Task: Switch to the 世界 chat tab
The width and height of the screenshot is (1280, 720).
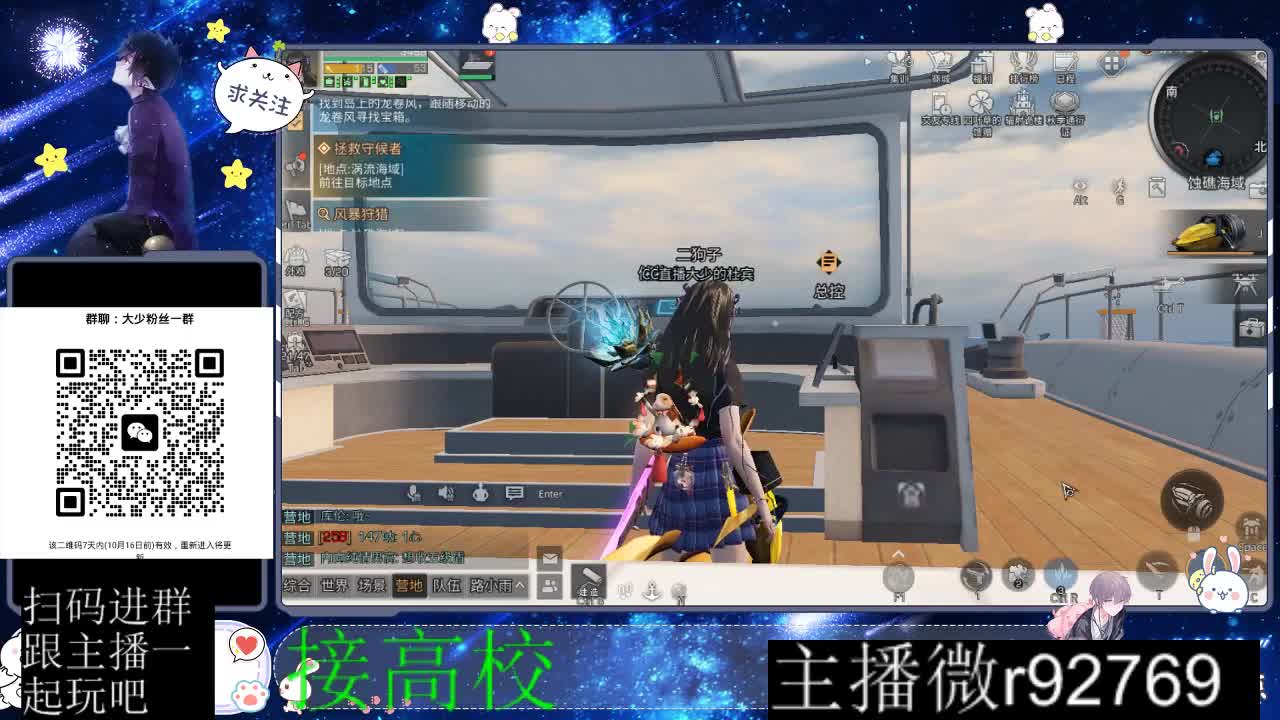Action: click(x=334, y=585)
